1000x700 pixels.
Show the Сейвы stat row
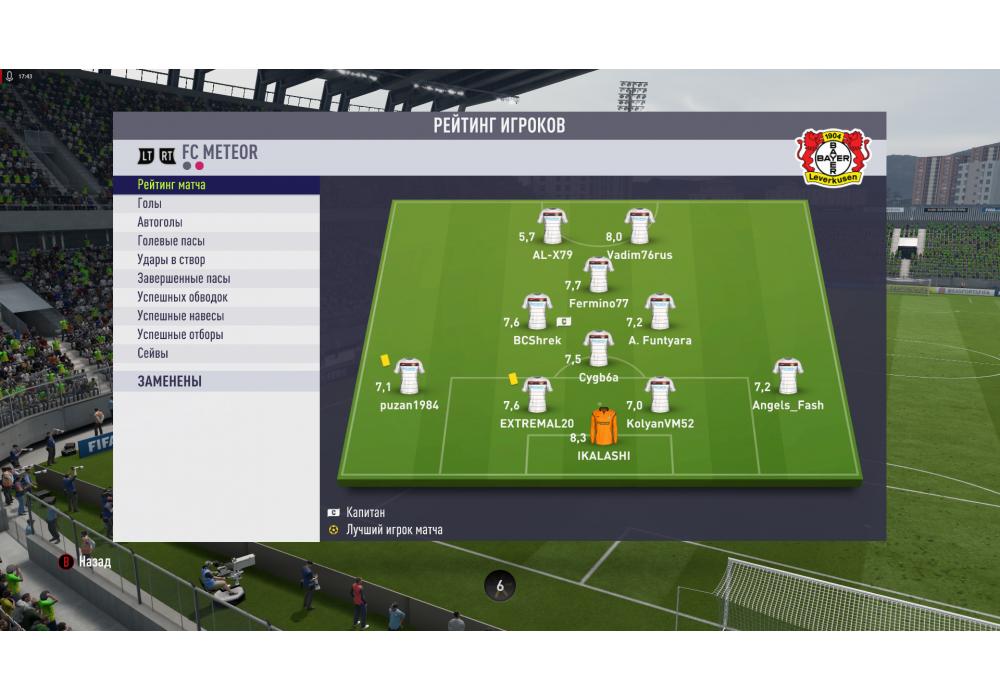216,353
